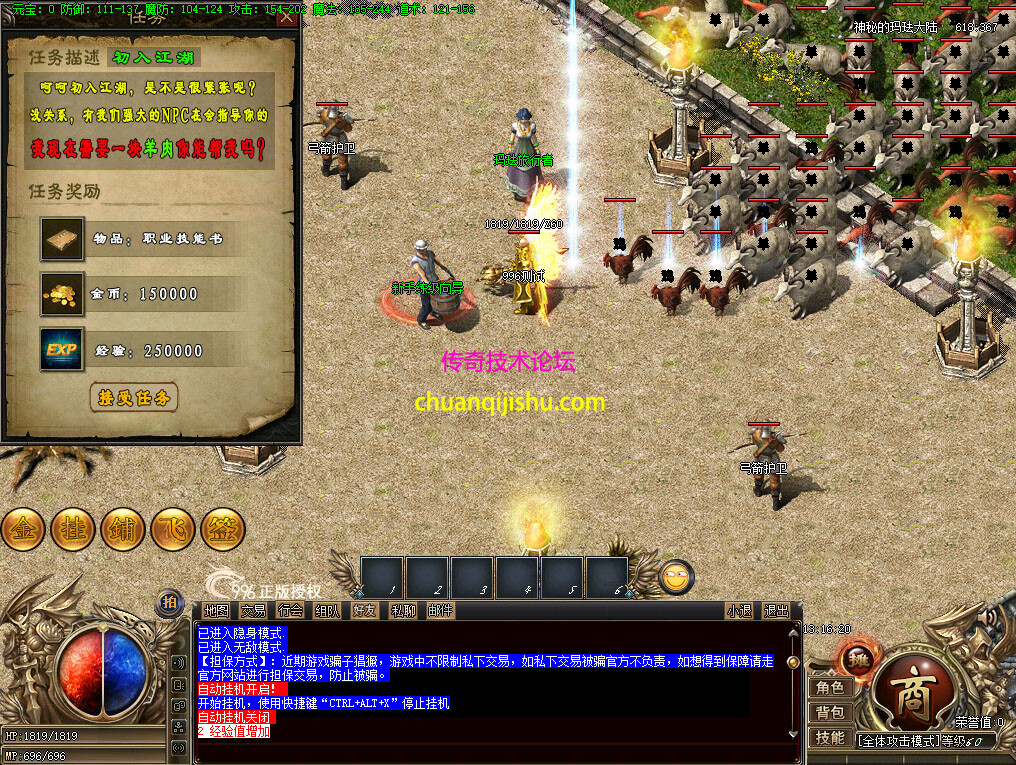The width and height of the screenshot is (1016, 765).
Task: Accept the quest with 接受任务 button
Action: coord(134,397)
